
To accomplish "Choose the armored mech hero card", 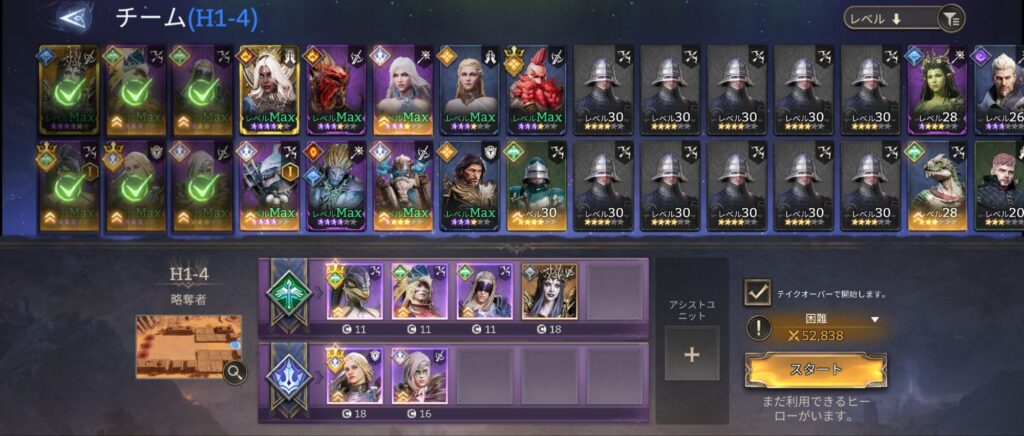I will click(x=269, y=186).
